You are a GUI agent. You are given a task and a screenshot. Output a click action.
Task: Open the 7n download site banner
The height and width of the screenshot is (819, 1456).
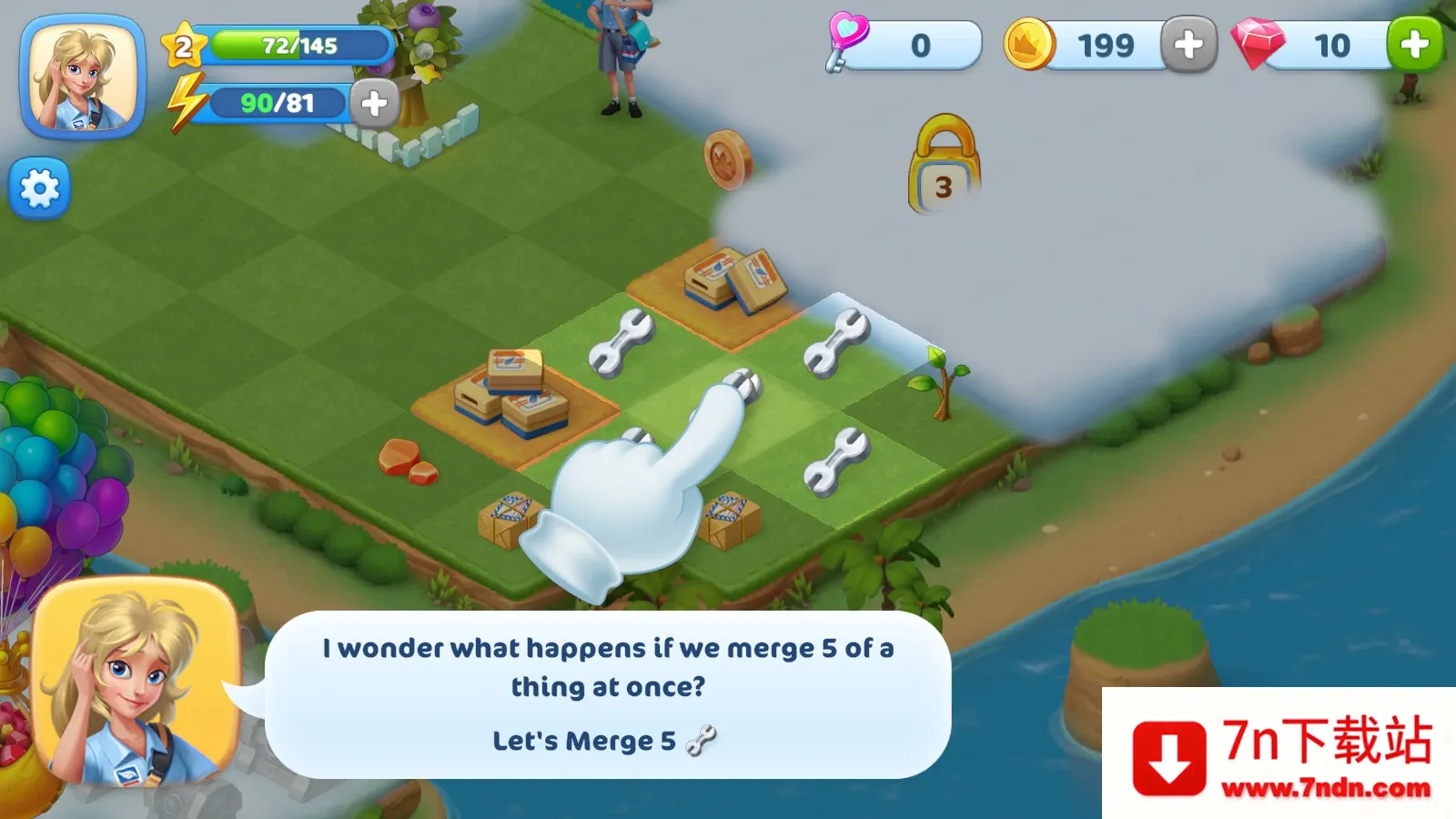click(1279, 753)
